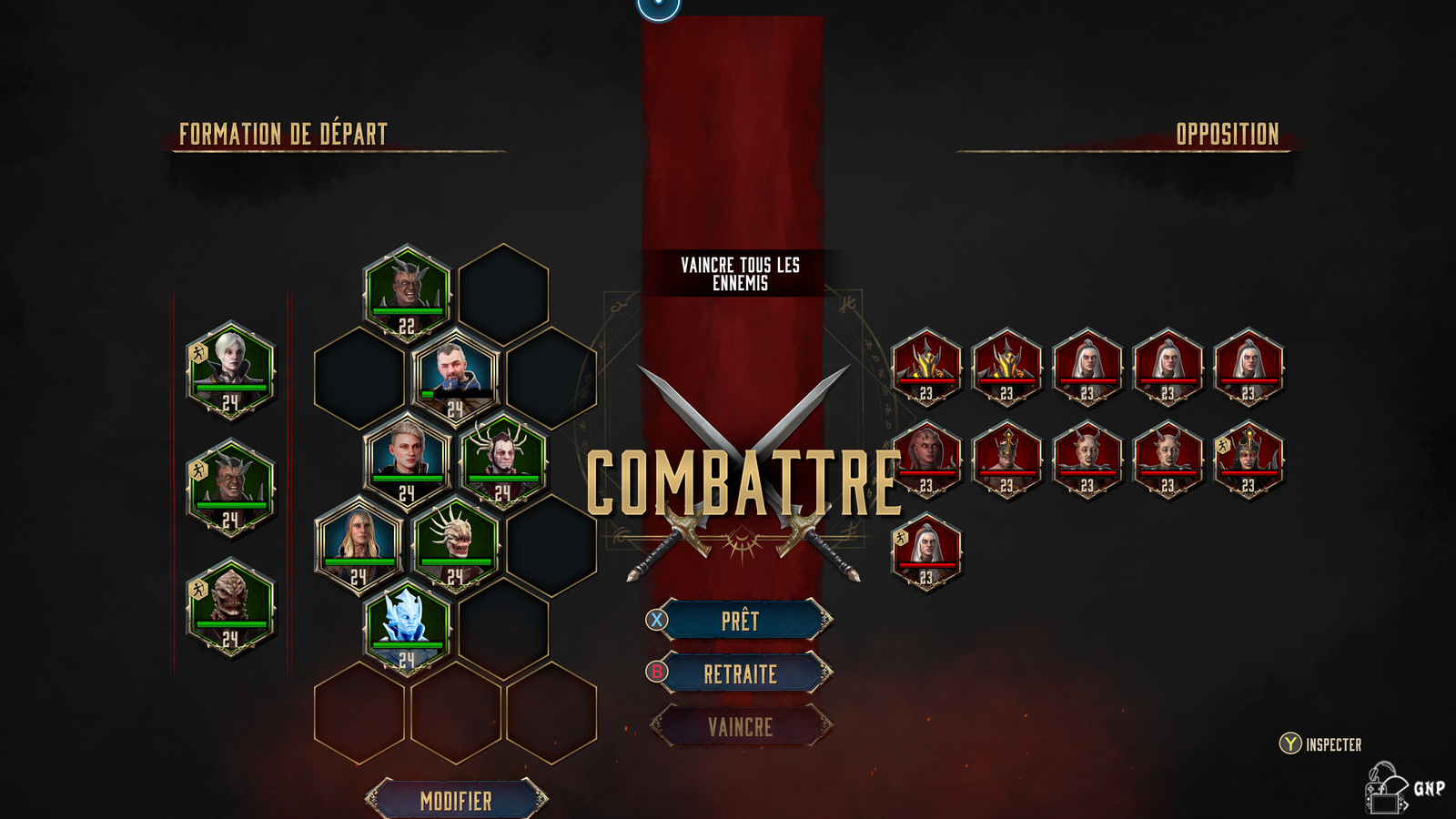The width and height of the screenshot is (1456, 819).
Task: Open the Modifier formation editor
Action: [x=456, y=801]
